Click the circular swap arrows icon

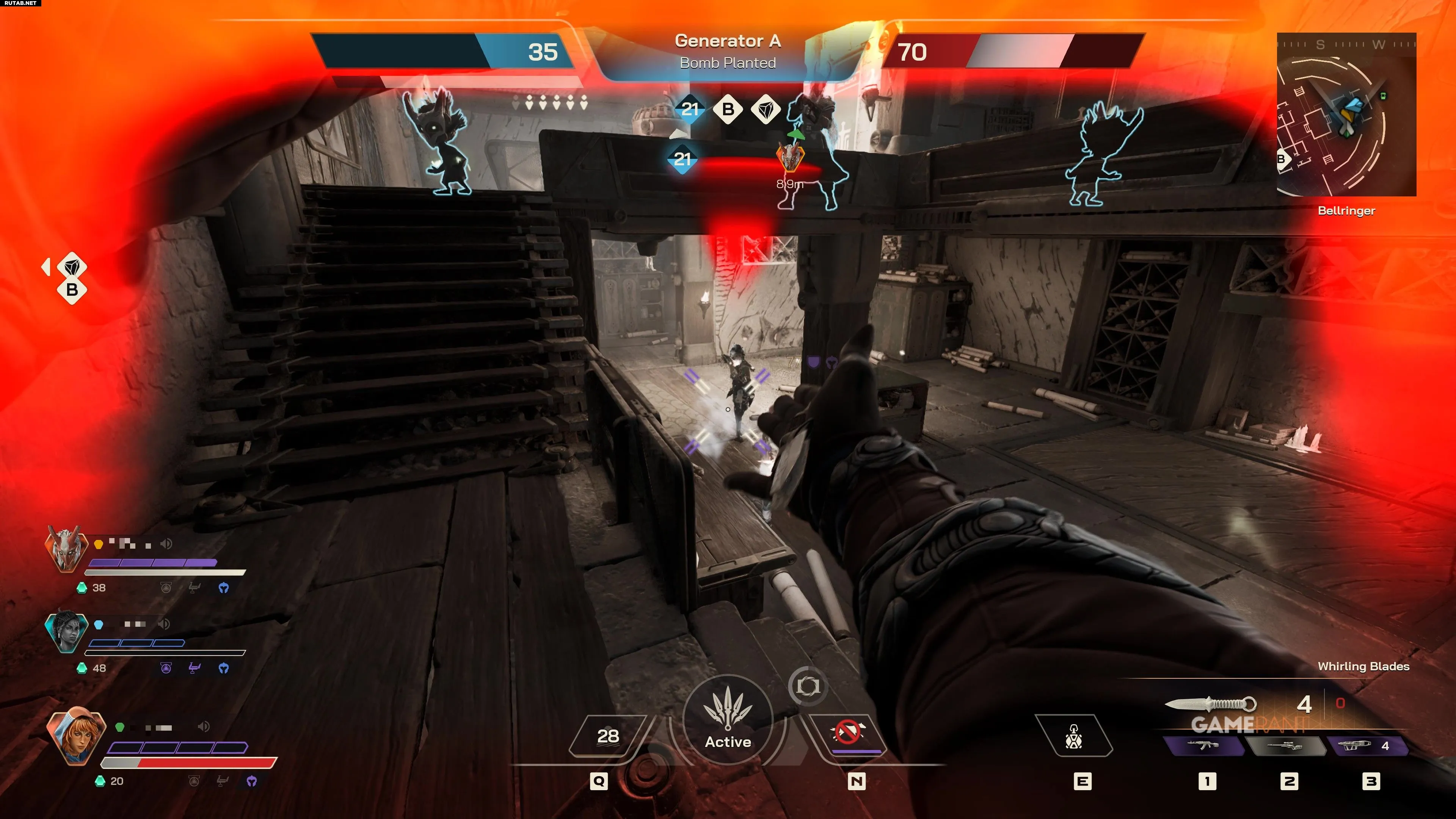[x=807, y=686]
